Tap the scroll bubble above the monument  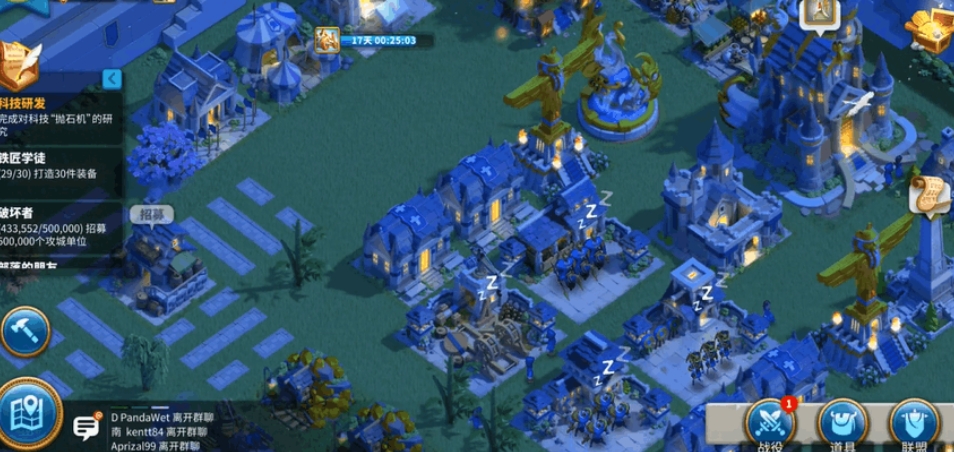(x=928, y=197)
